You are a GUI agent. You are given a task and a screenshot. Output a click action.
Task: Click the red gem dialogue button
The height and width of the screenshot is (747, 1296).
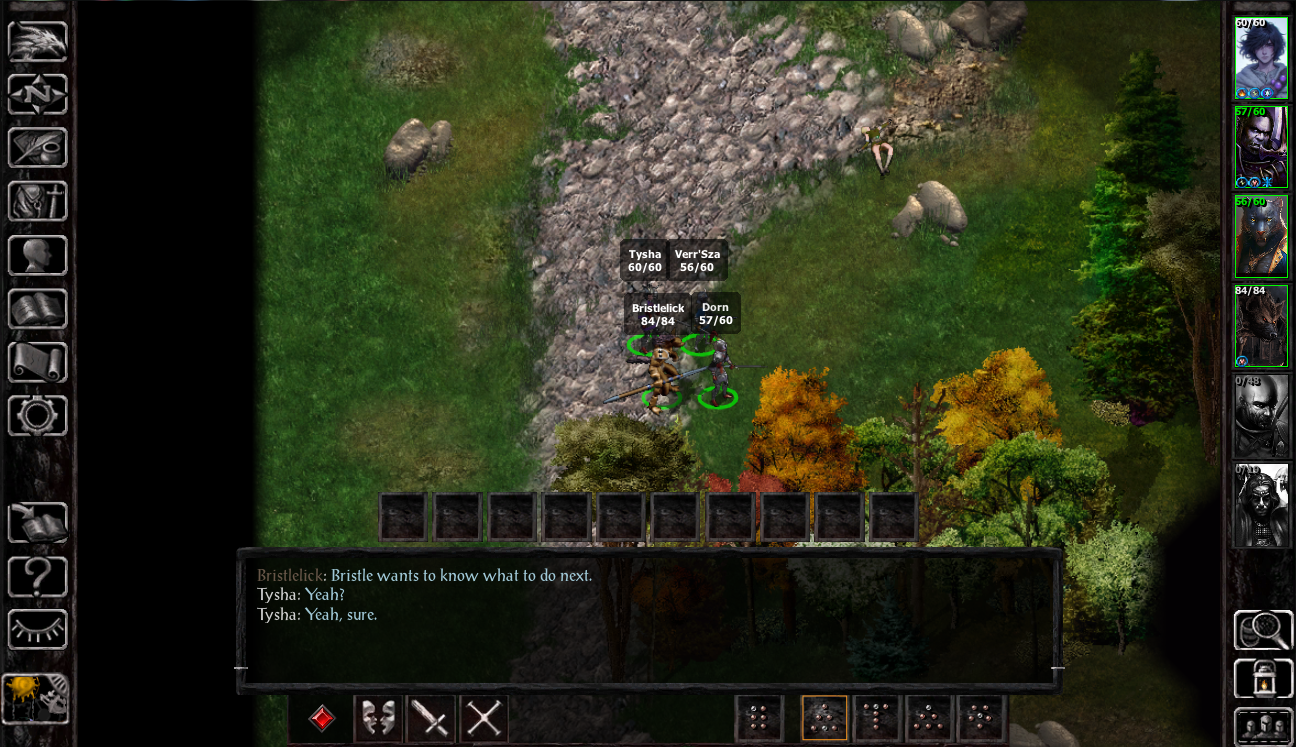(322, 719)
